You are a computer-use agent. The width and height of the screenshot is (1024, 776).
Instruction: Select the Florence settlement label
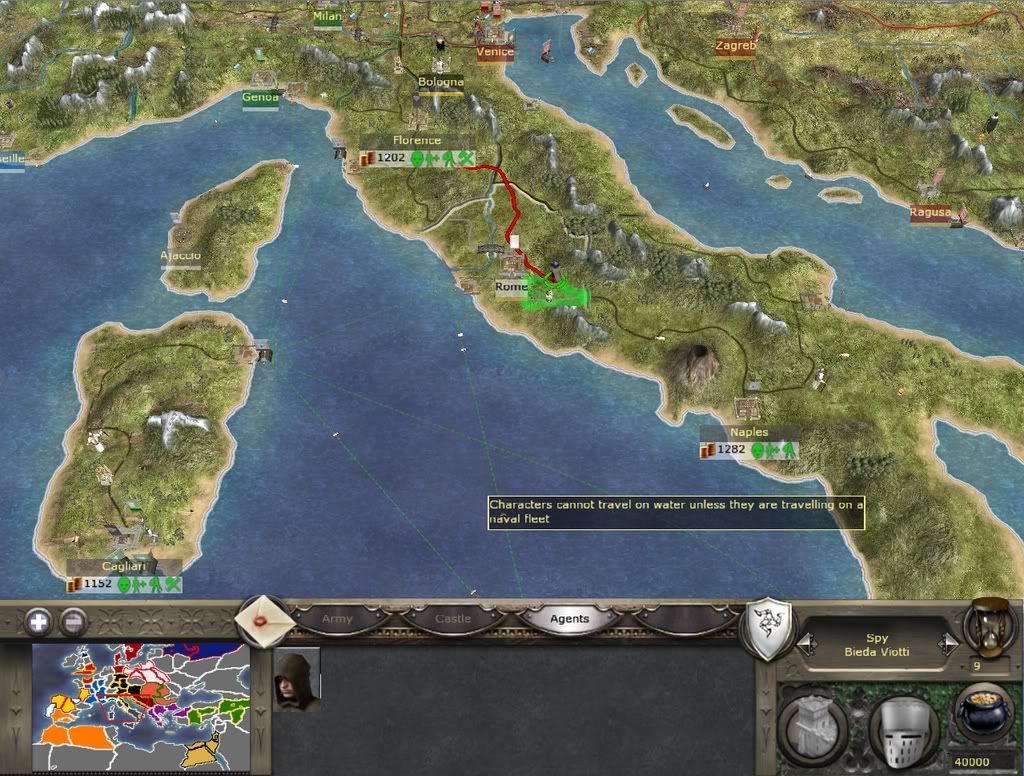point(417,141)
